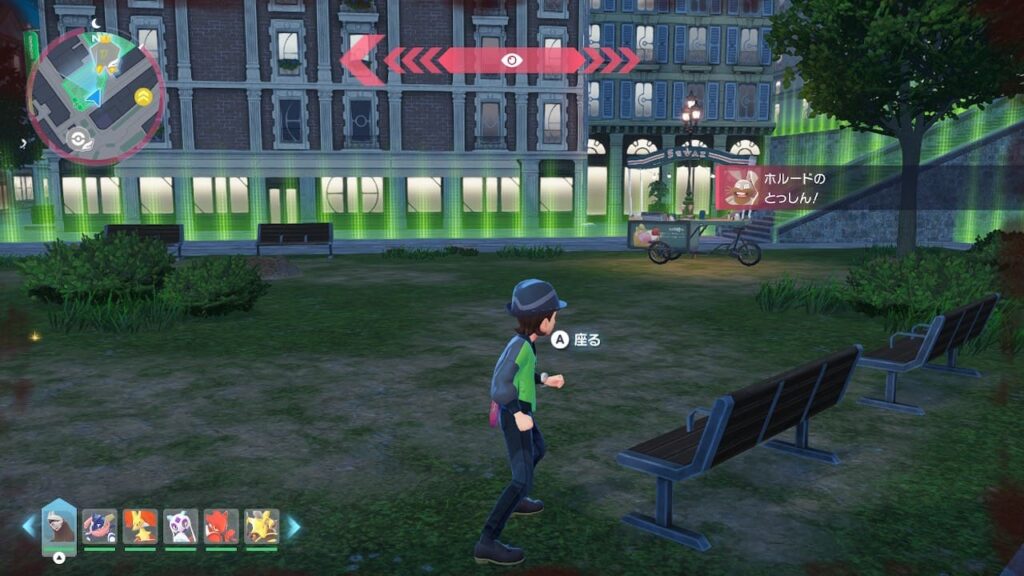This screenshot has height=576, width=1024.
Task: Select the highlighted first party Pokémon slot
Action: (59, 524)
